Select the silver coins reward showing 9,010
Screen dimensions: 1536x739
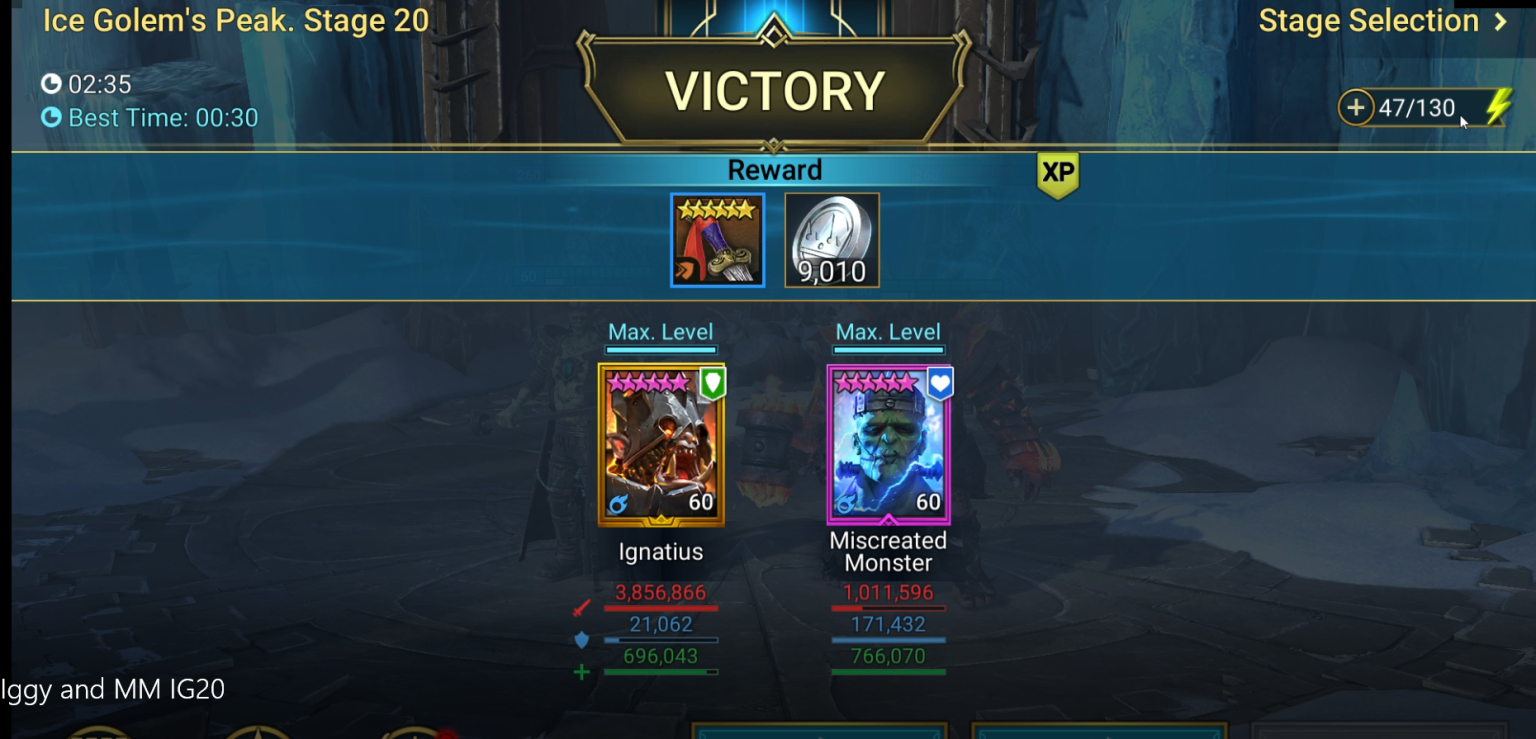[831, 240]
